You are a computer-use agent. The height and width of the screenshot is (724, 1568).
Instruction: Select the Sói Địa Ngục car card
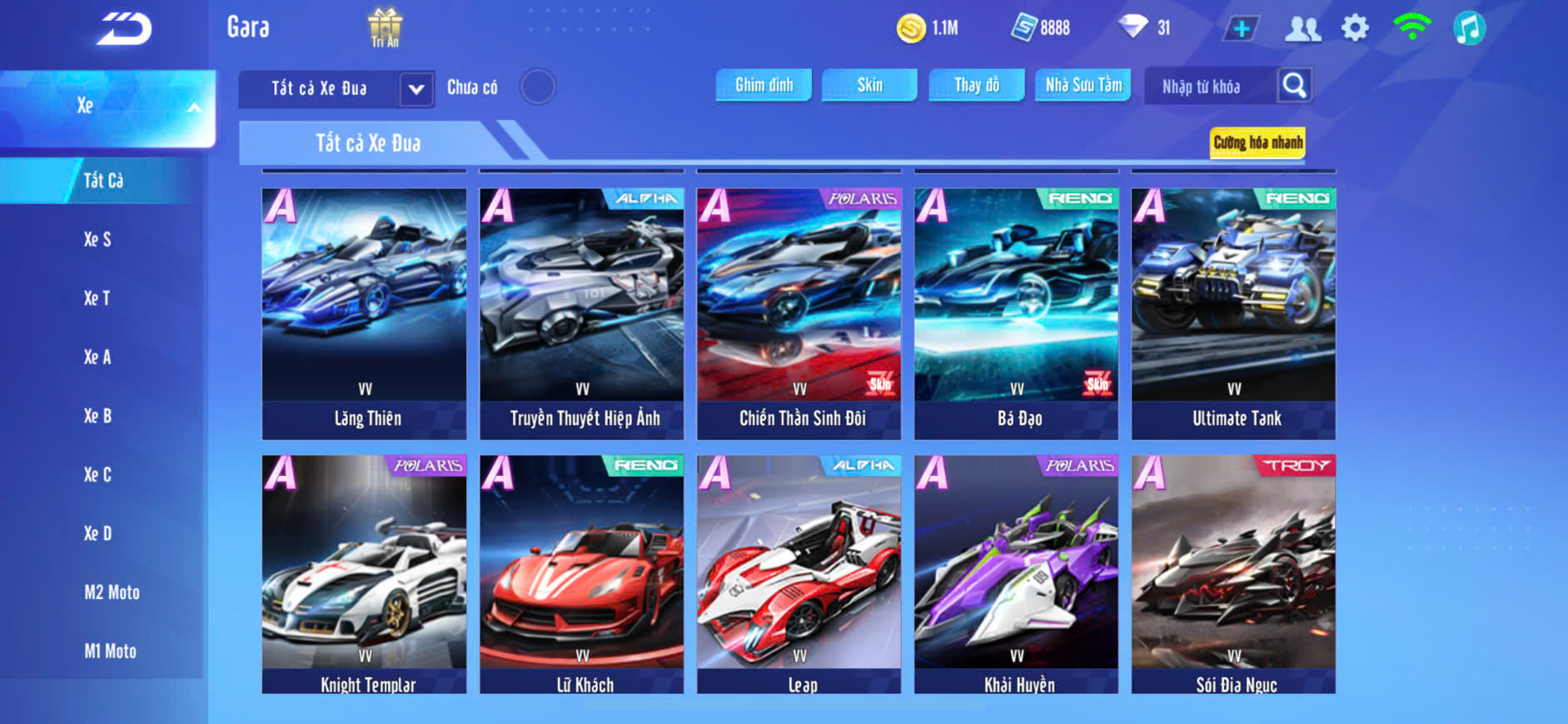pos(1233,574)
